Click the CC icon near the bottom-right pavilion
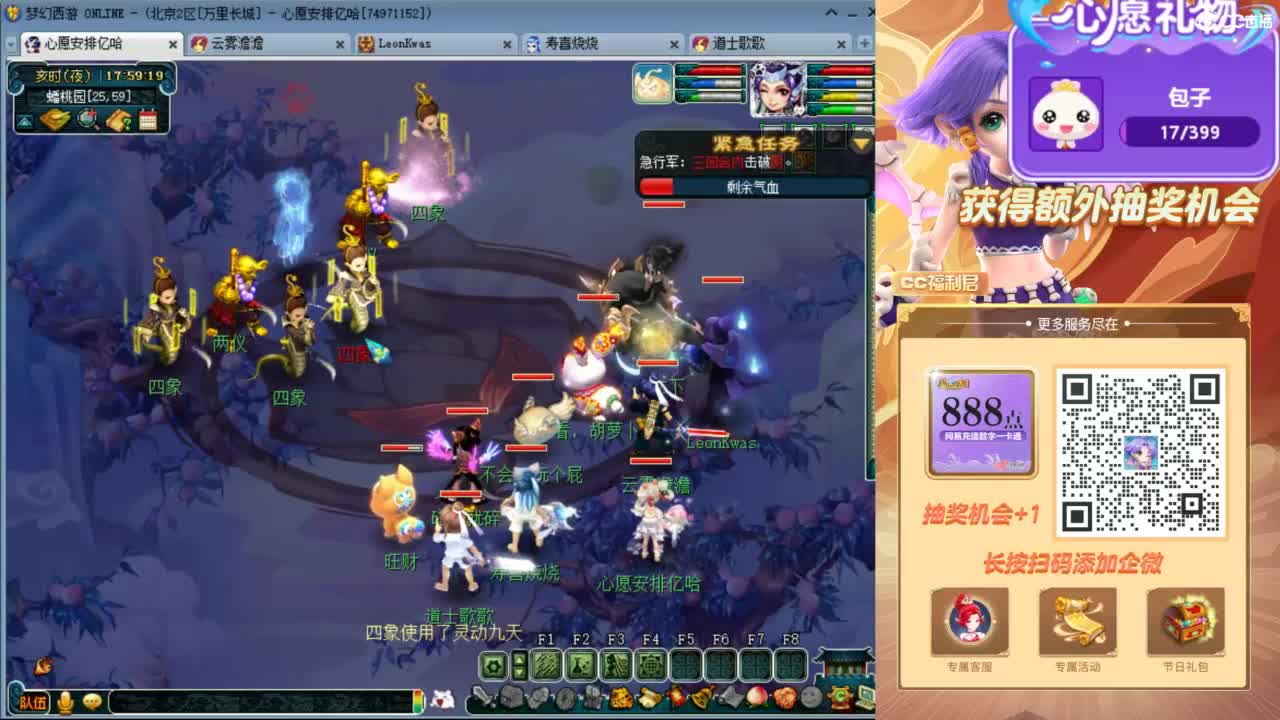 (x=841, y=696)
